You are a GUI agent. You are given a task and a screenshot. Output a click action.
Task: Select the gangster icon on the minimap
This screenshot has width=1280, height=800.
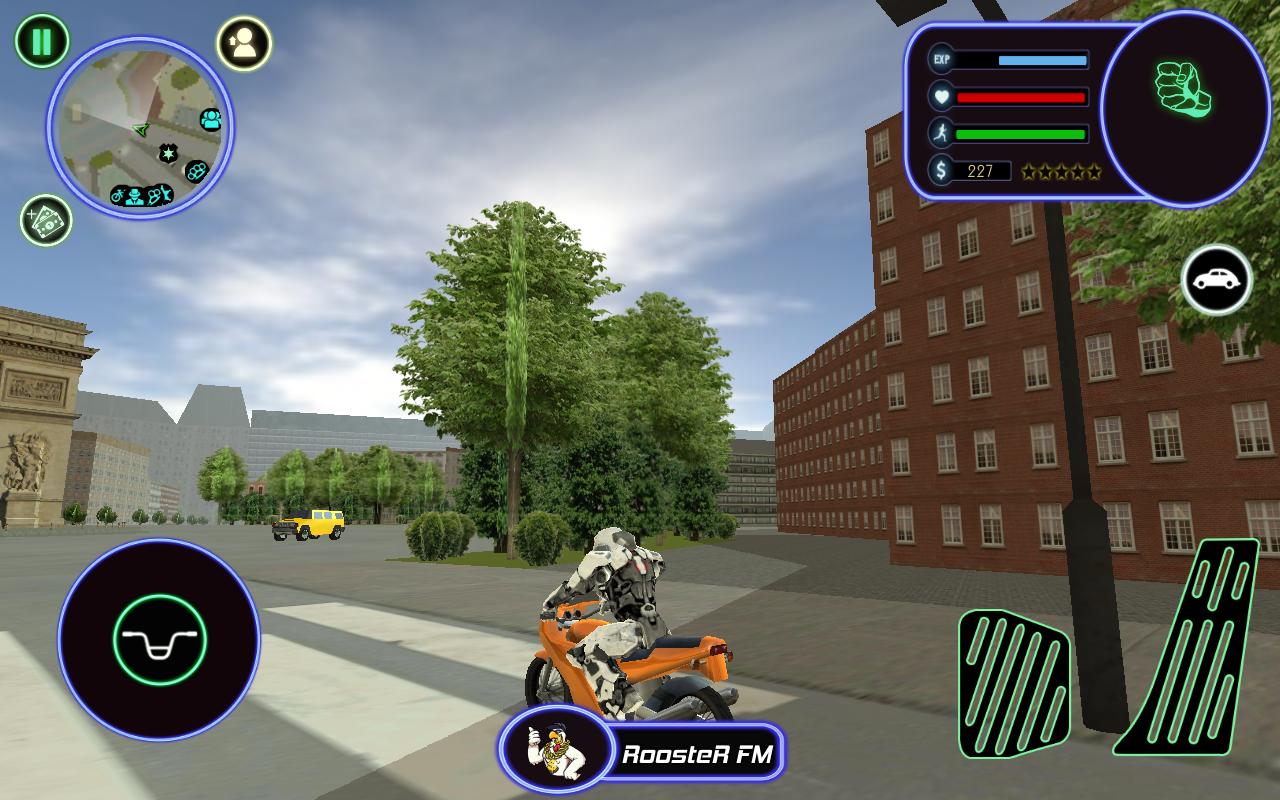pyautogui.click(x=134, y=195)
